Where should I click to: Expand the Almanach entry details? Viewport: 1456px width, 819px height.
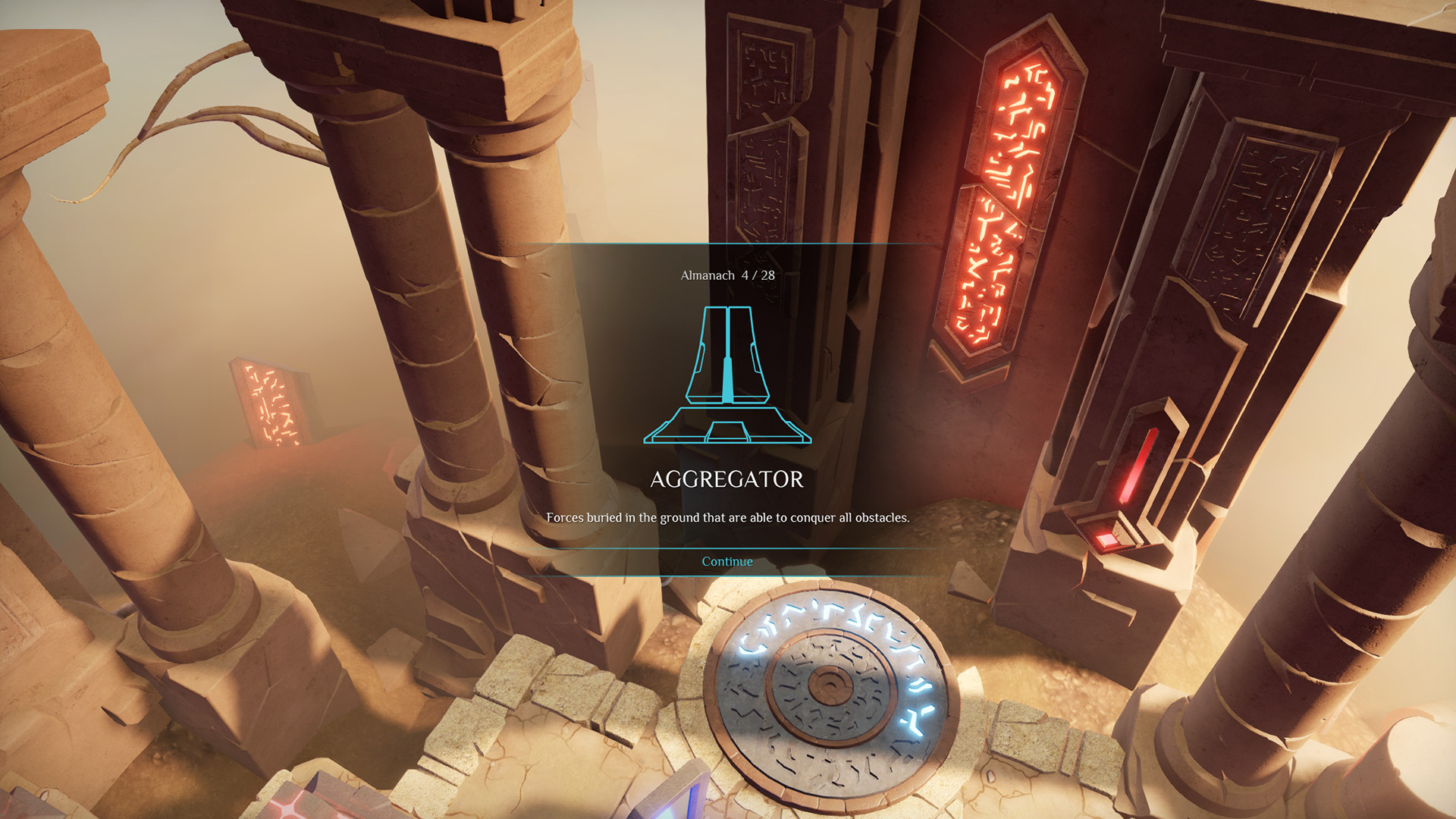(x=726, y=561)
